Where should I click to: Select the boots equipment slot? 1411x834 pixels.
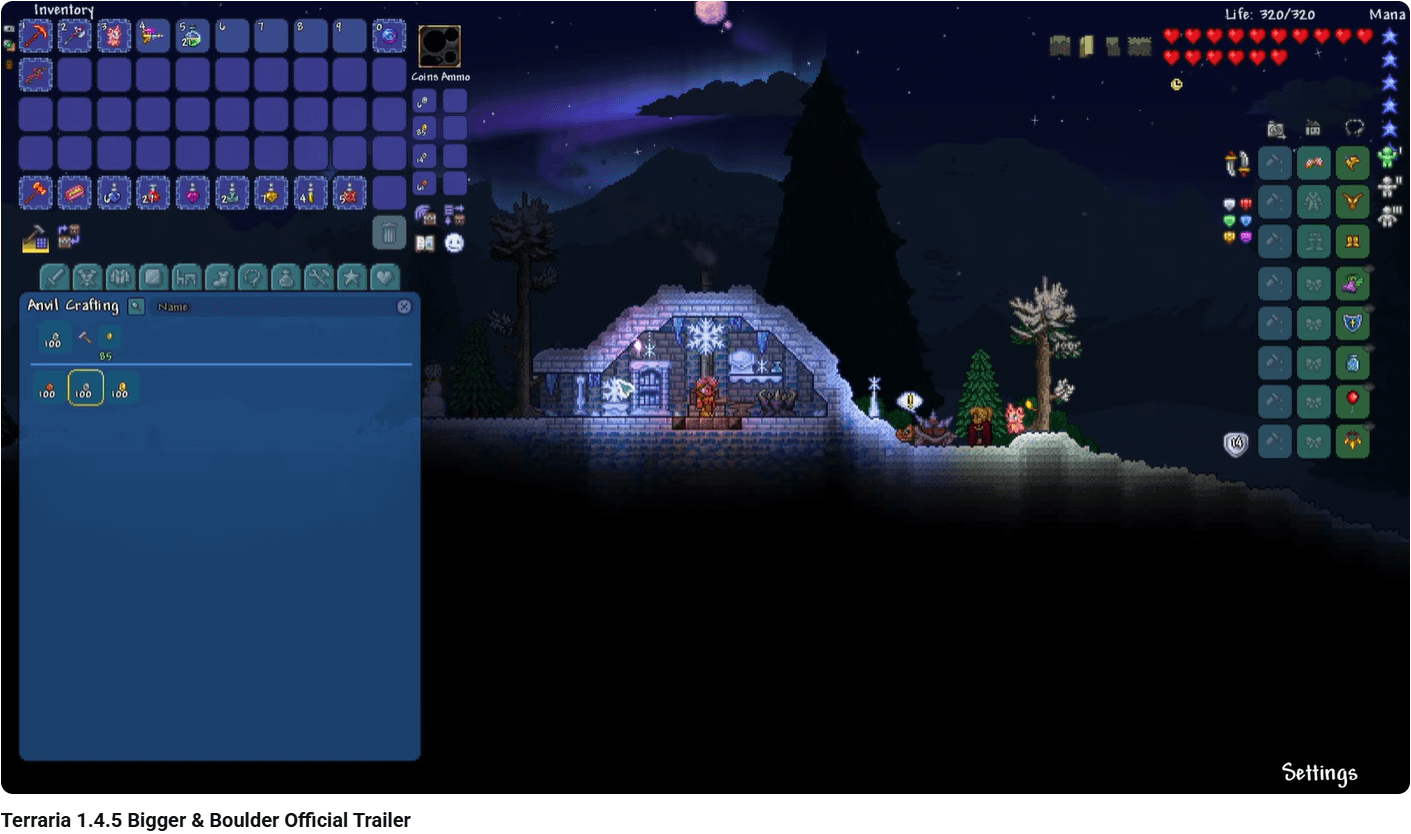pos(1352,241)
